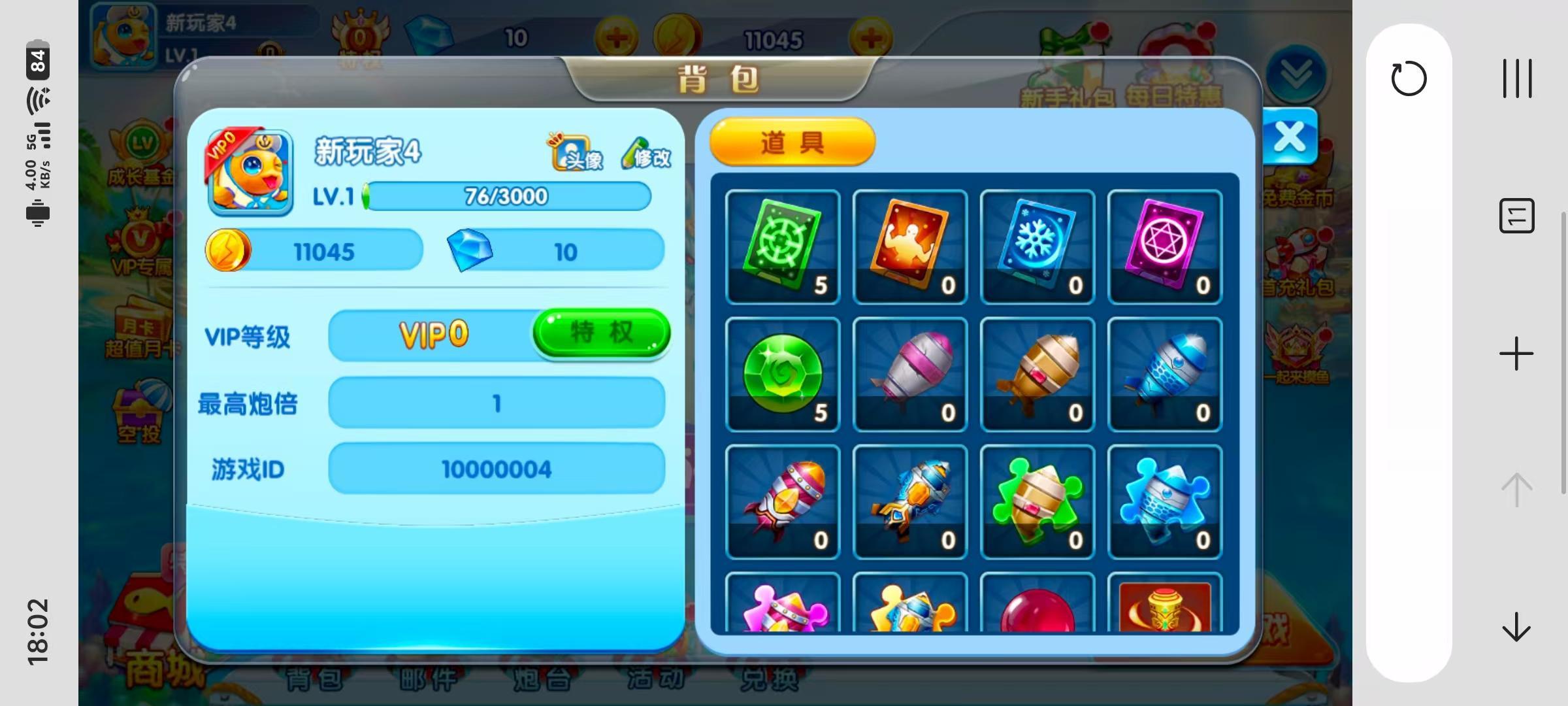1568x706 pixels.
Task: Open the 头像 avatar change button
Action: tap(576, 153)
